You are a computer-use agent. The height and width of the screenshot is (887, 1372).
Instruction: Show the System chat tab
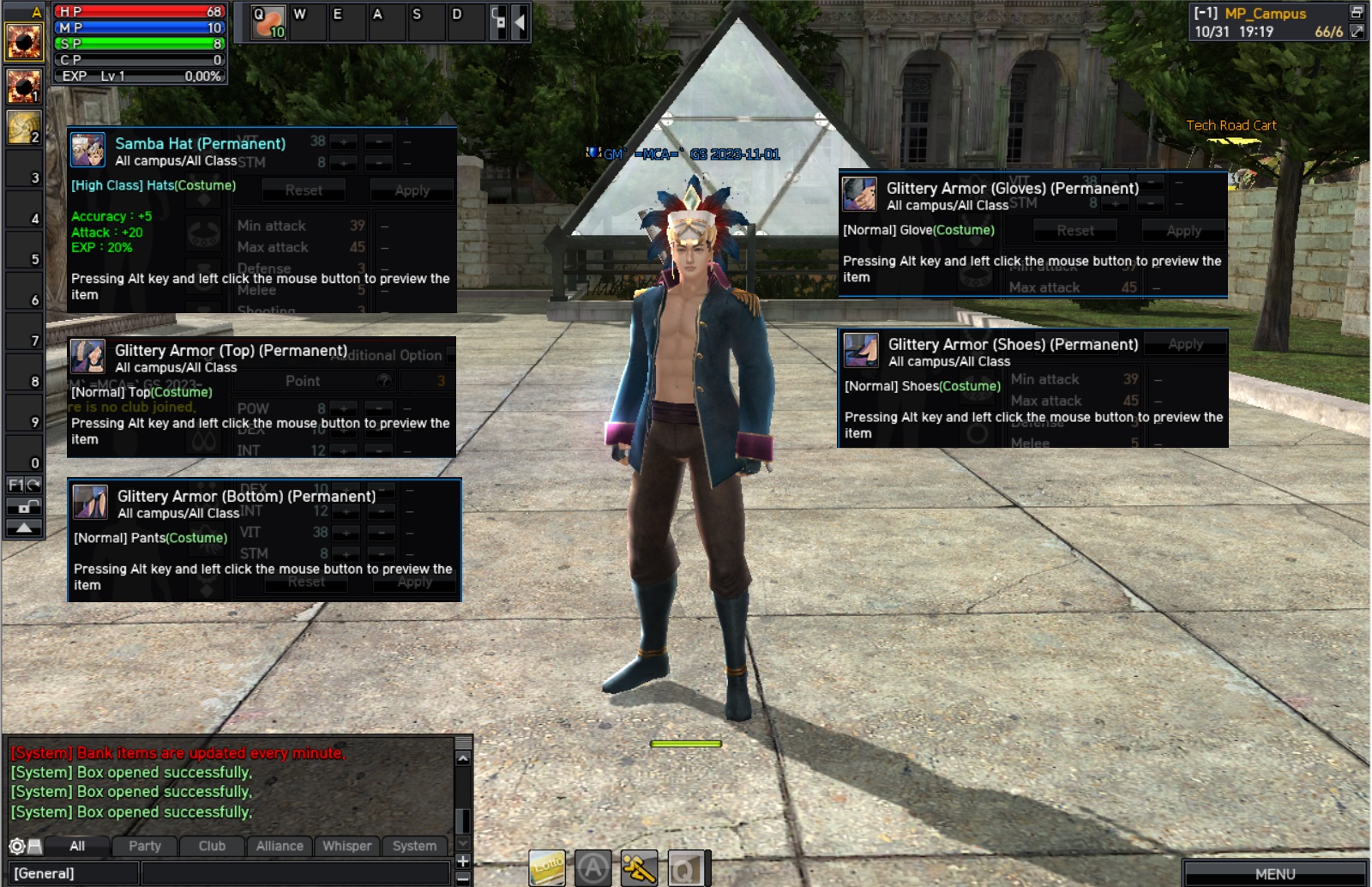click(x=414, y=846)
